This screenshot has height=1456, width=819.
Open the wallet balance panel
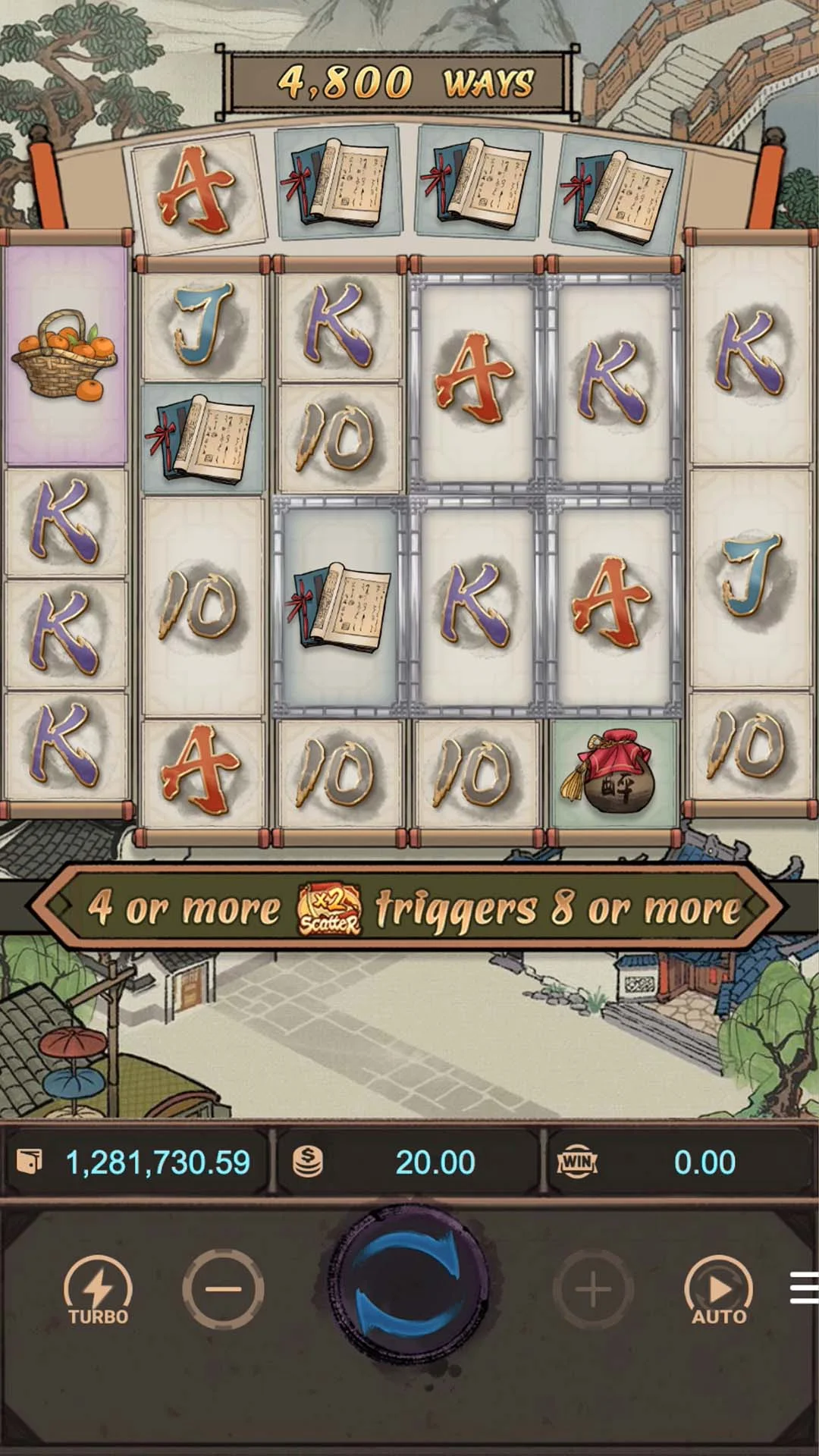136,1162
